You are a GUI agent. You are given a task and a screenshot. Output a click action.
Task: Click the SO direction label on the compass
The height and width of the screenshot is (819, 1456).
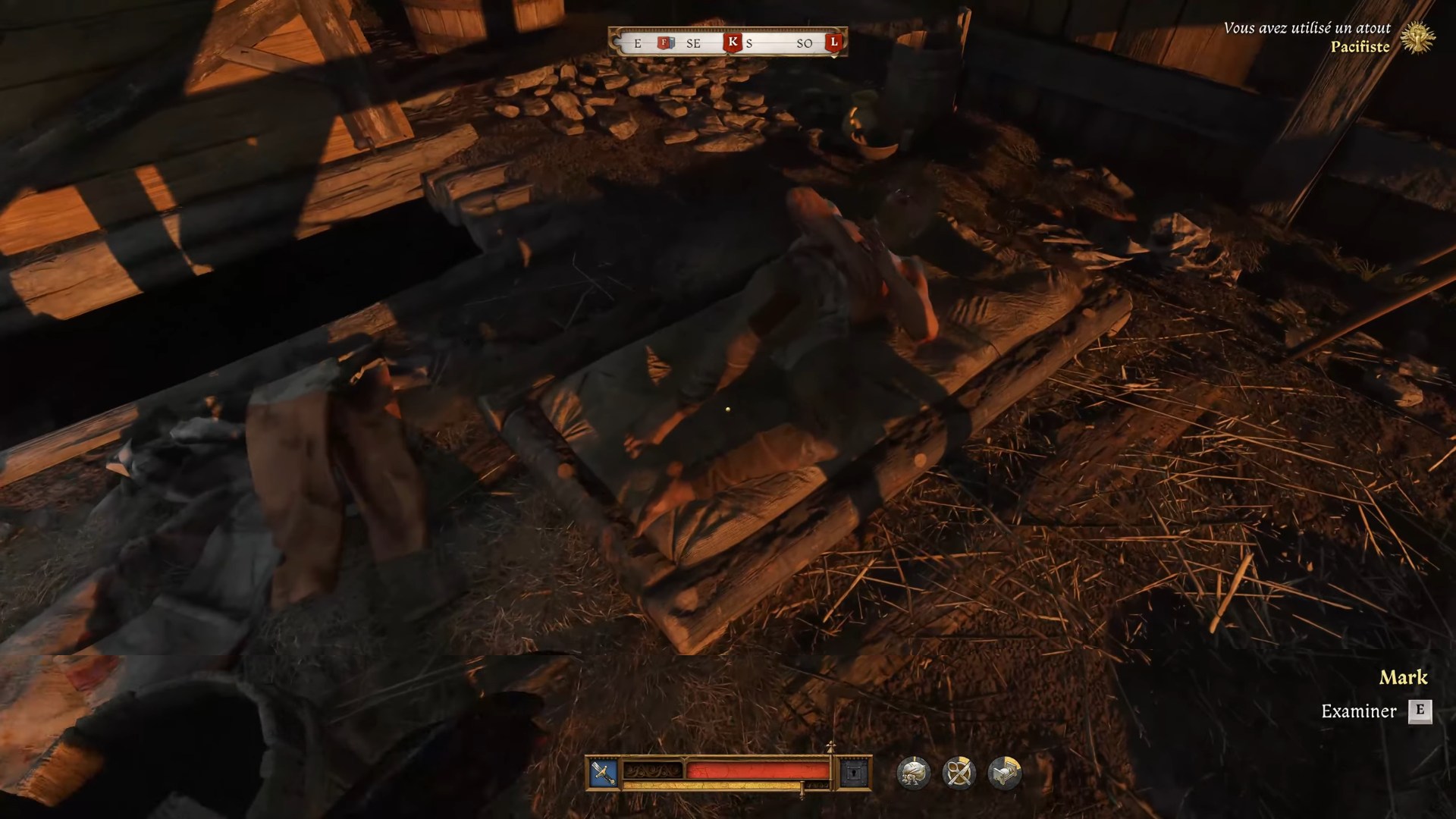coord(805,43)
